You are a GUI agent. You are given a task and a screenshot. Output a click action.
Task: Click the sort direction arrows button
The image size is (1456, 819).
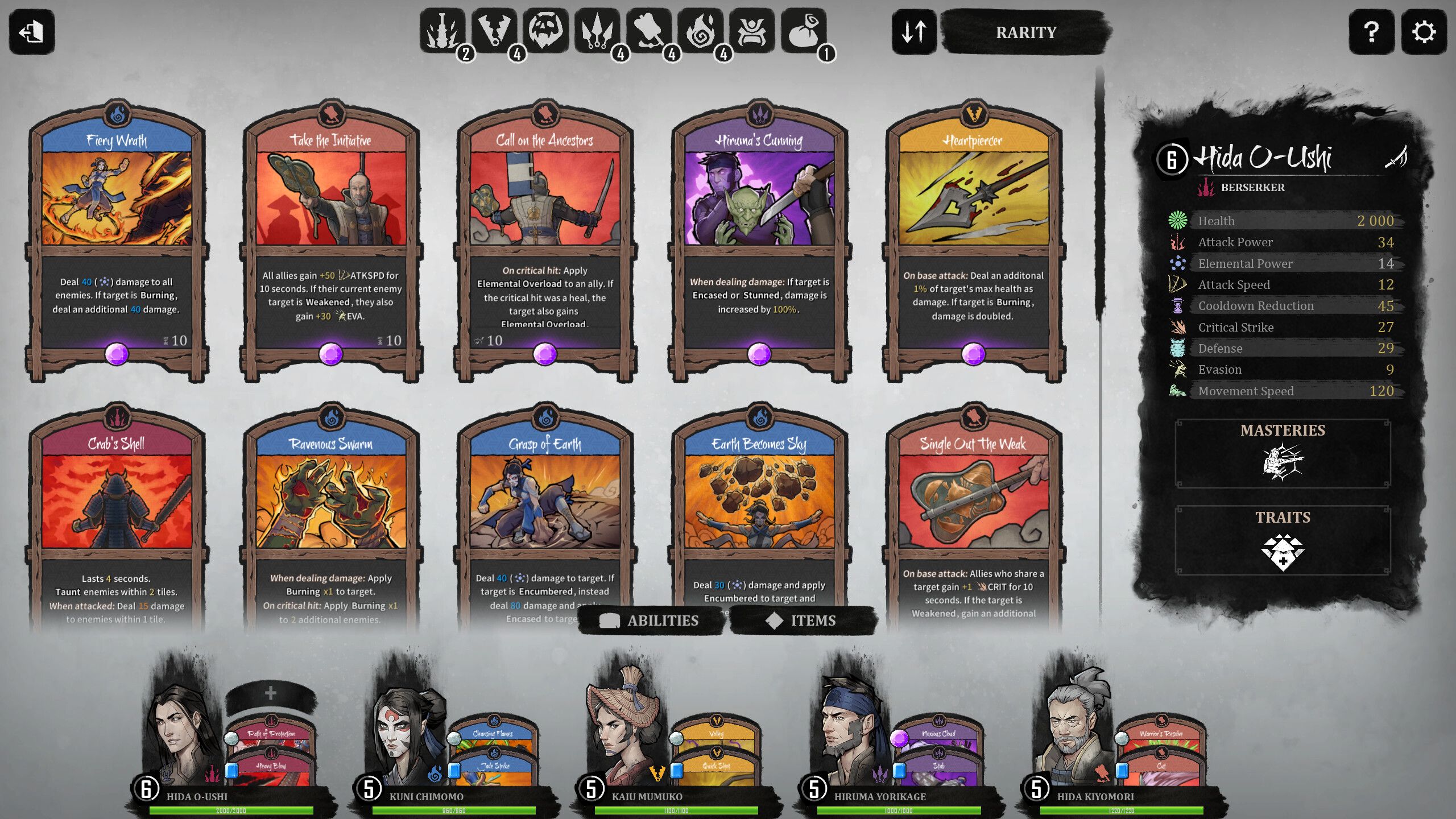click(x=914, y=32)
